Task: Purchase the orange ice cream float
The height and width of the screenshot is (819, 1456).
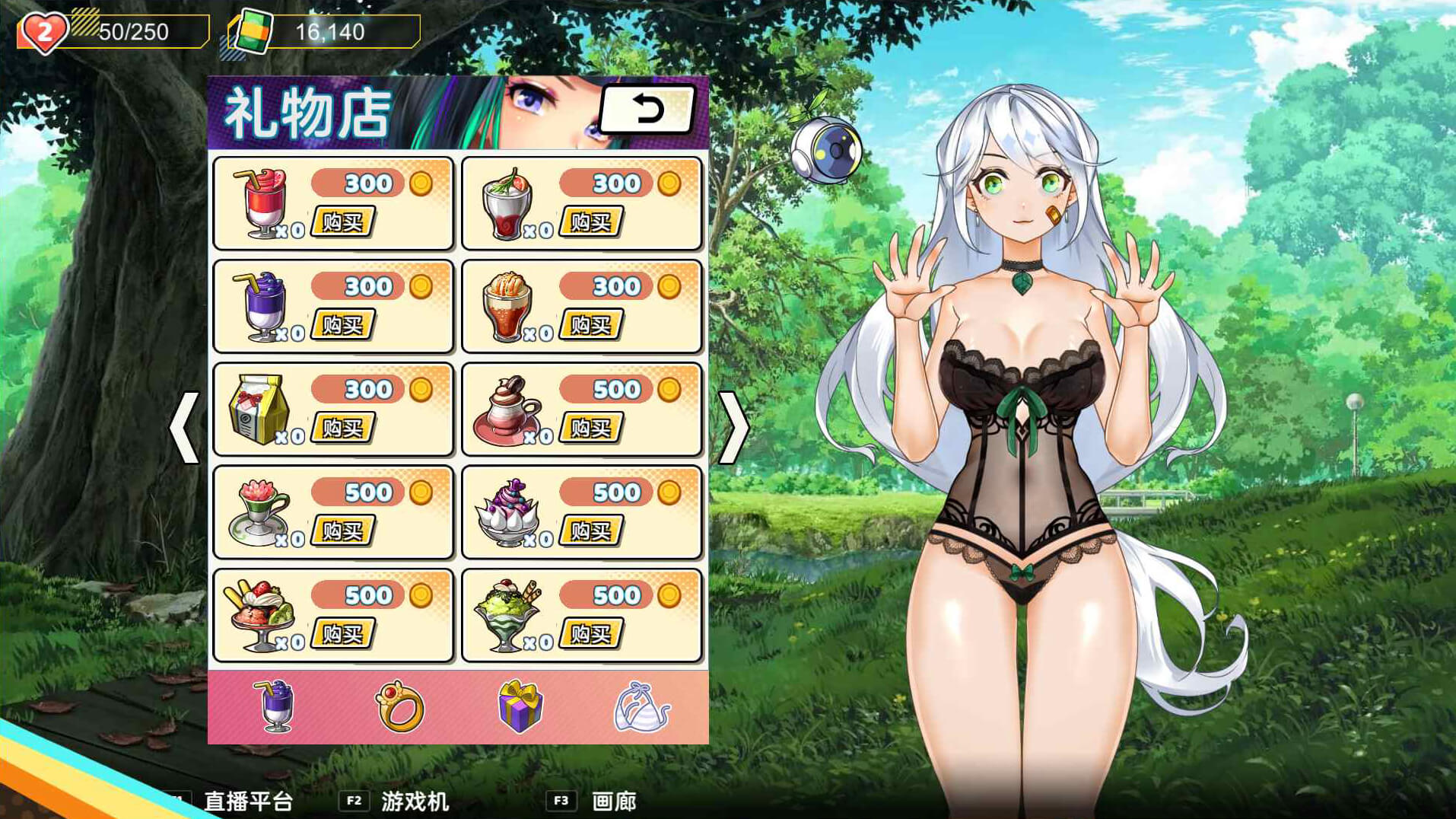Action: pyautogui.click(x=591, y=325)
